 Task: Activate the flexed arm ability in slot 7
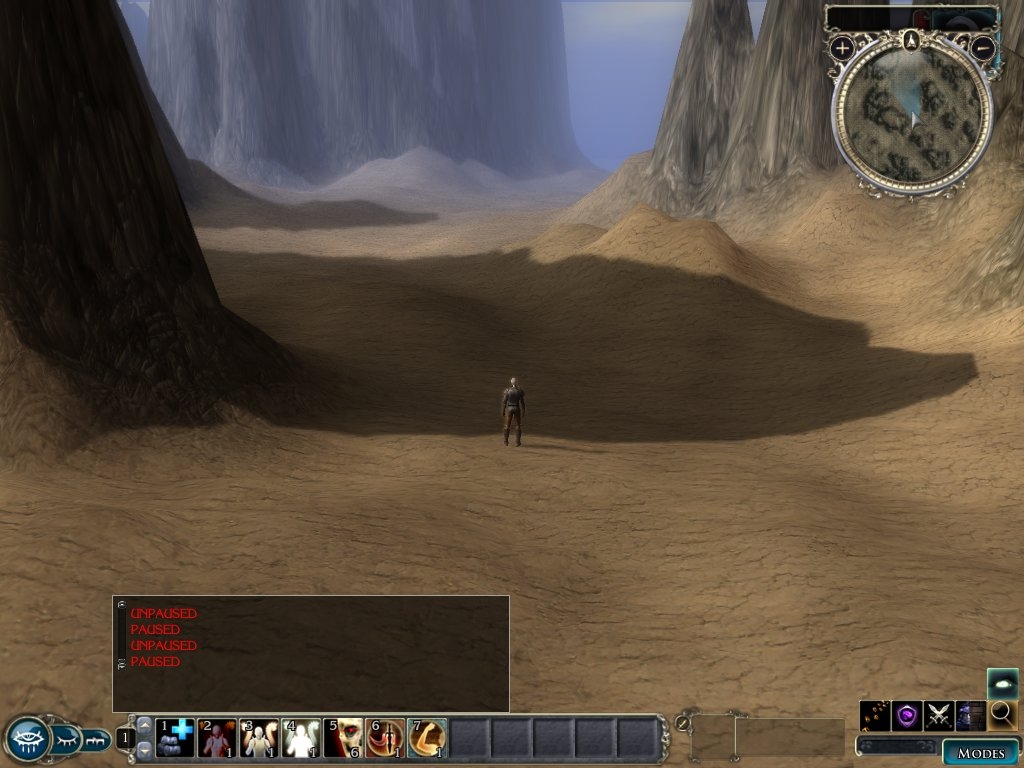(x=427, y=738)
